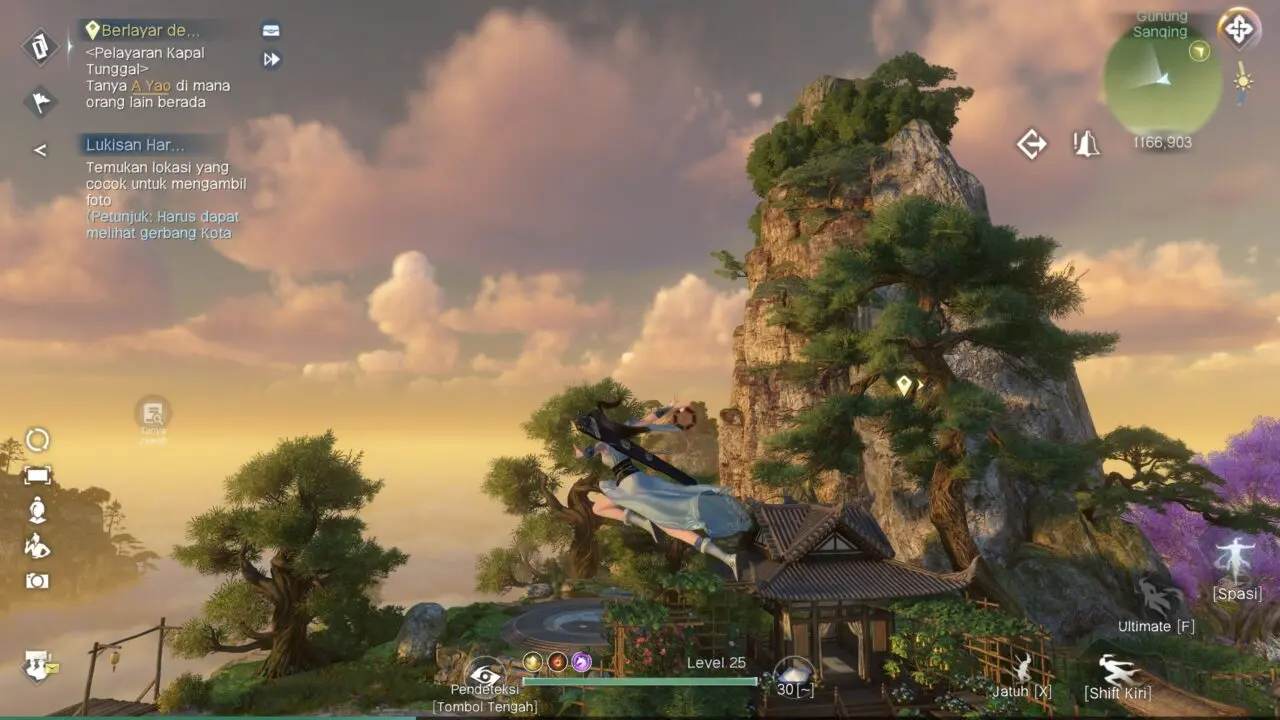Toggle the day-night sun indicator below minimap
Viewport: 1280px width, 720px height.
click(x=1243, y=80)
